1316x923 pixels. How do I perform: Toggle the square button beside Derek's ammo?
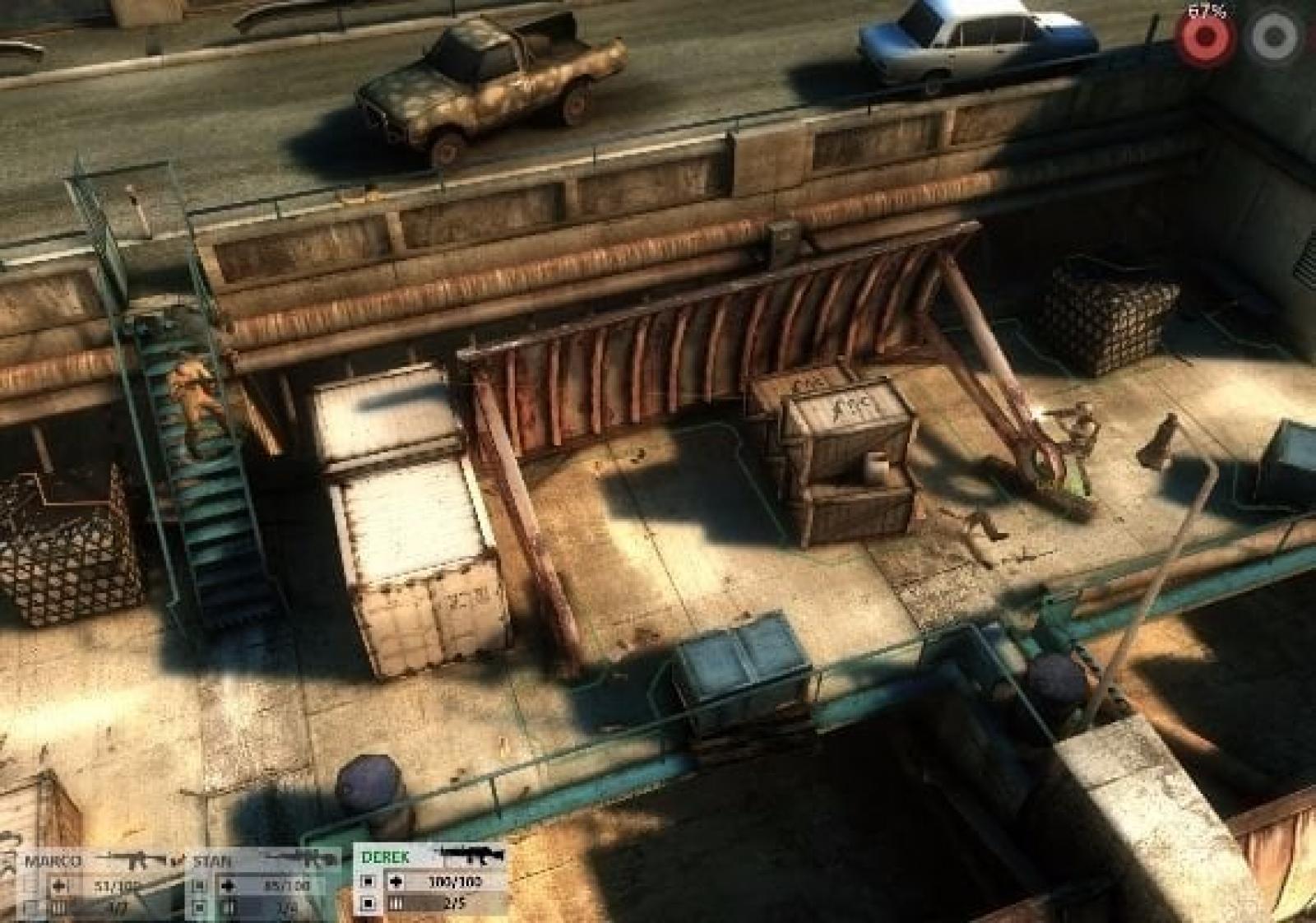368,904
